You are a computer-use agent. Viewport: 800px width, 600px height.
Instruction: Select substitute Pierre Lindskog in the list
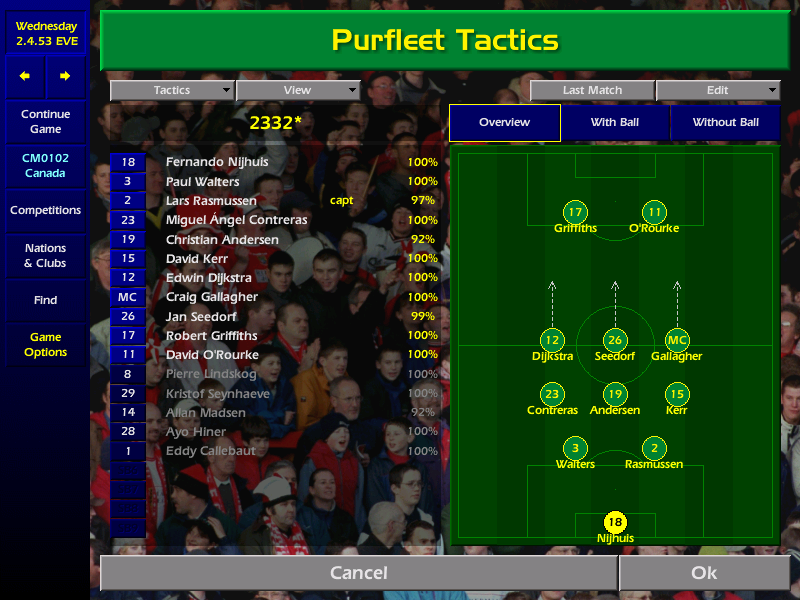click(211, 374)
